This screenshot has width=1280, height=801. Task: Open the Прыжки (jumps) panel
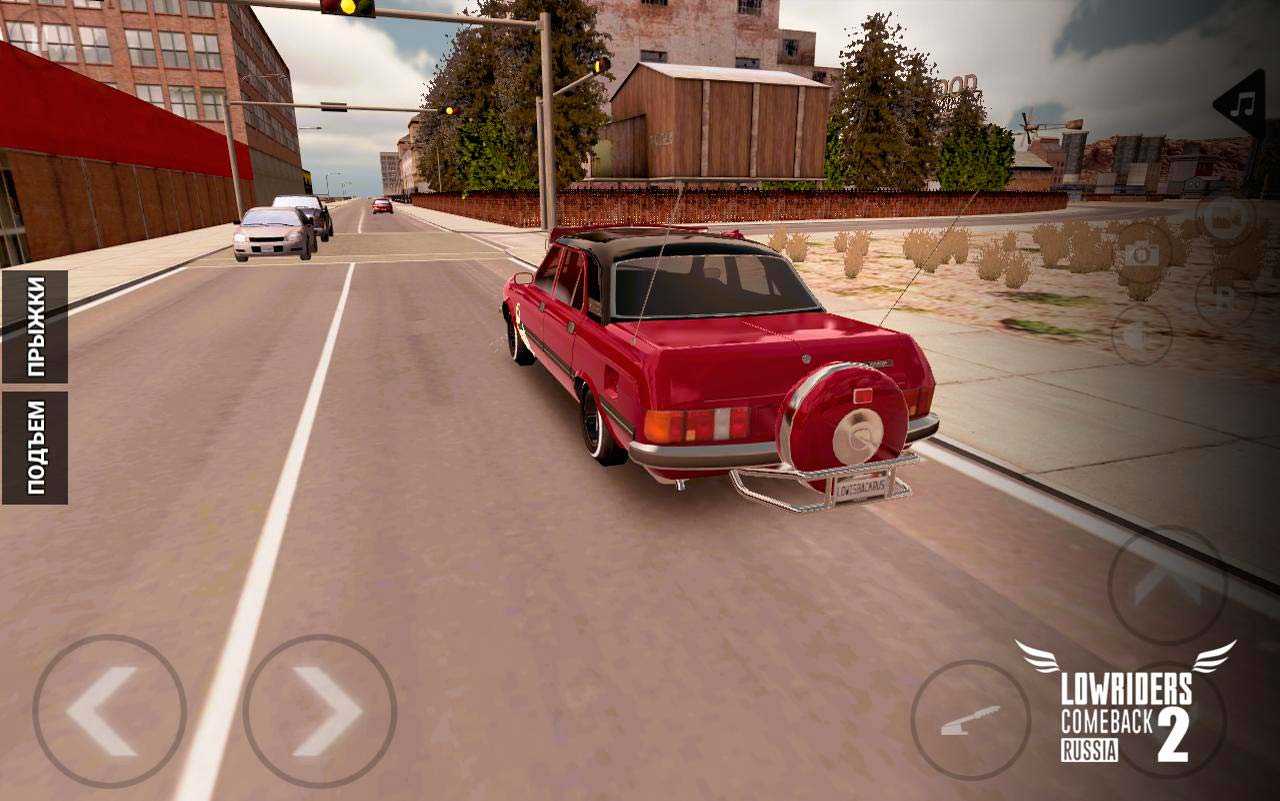(35, 326)
